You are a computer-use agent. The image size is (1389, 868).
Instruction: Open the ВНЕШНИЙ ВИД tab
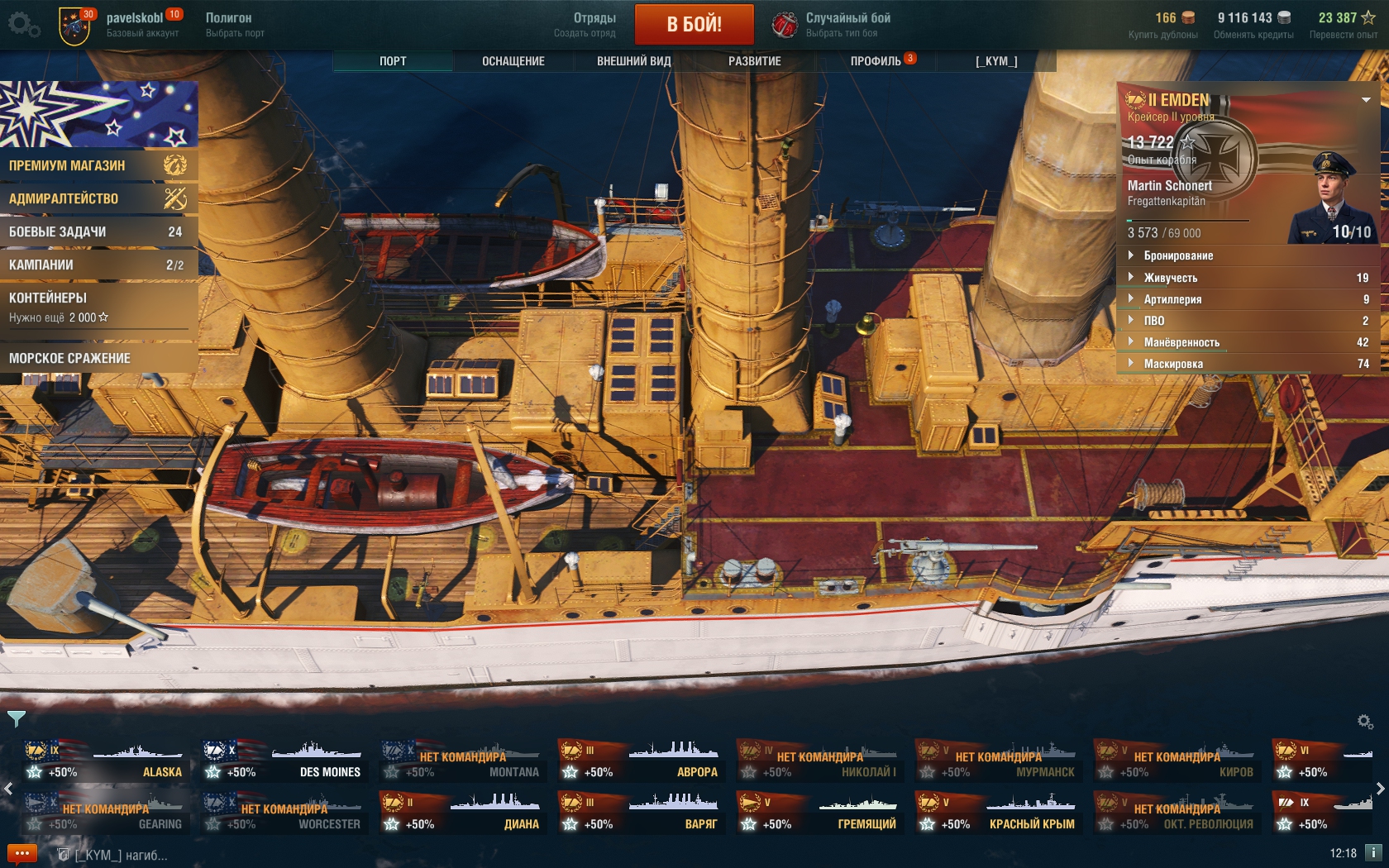point(633,61)
